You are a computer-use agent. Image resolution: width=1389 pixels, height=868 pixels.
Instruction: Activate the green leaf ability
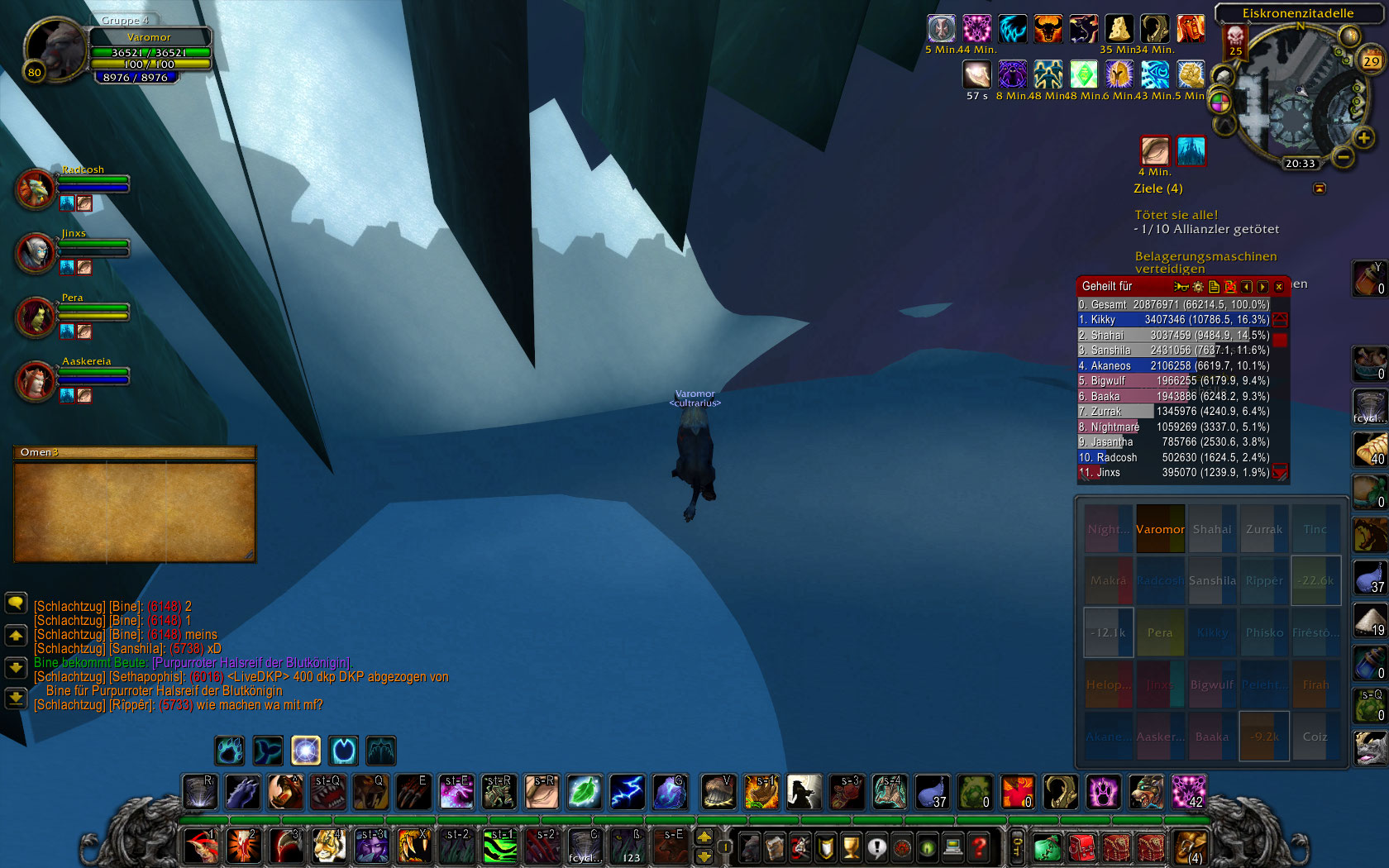tap(584, 792)
